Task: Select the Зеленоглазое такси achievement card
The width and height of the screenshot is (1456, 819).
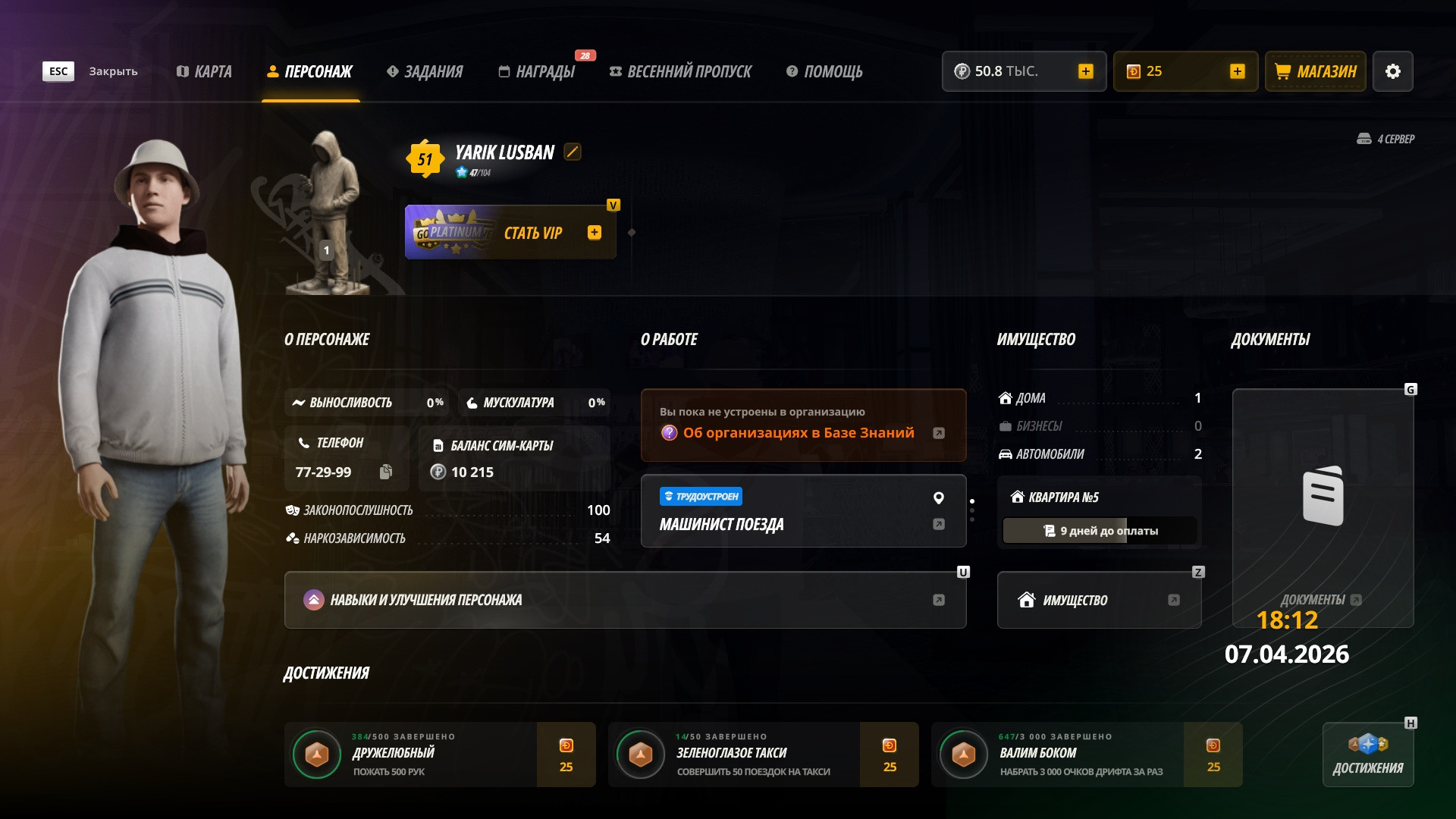Action: (763, 755)
